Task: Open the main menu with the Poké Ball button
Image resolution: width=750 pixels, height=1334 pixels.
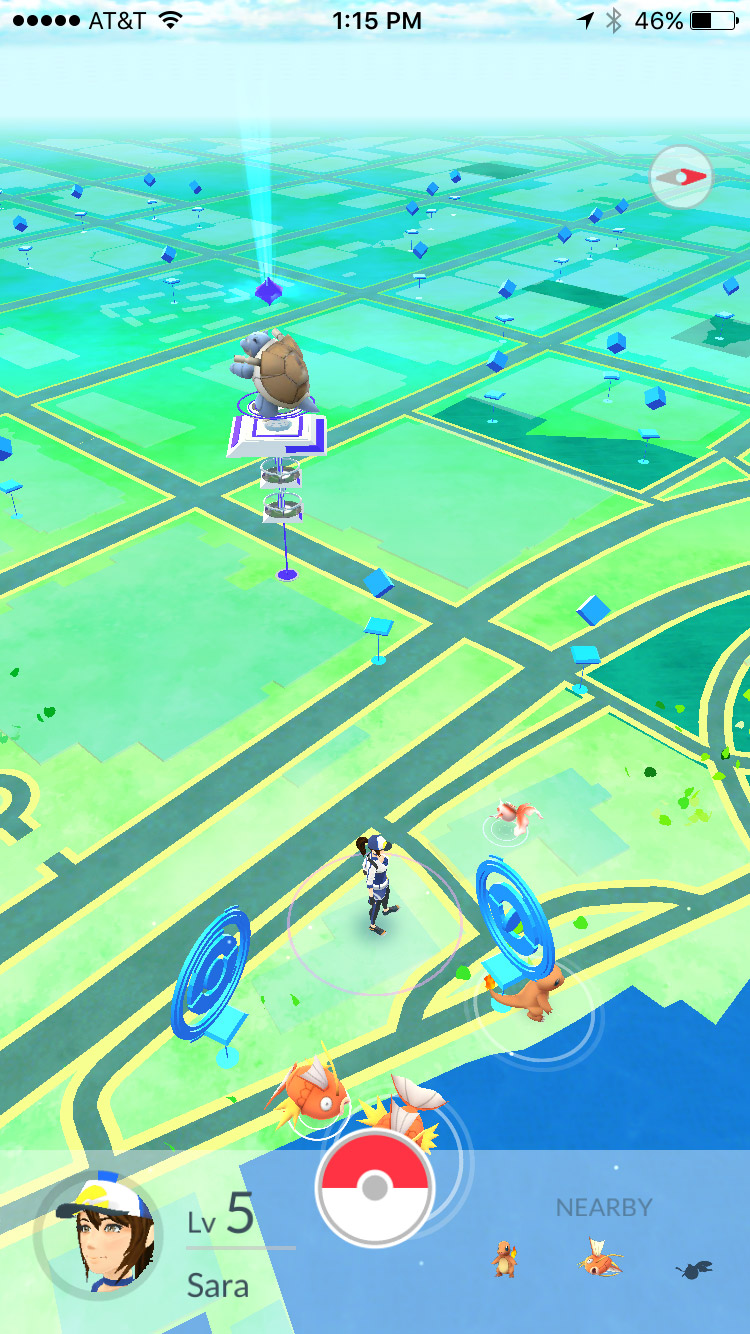Action: pyautogui.click(x=375, y=1188)
